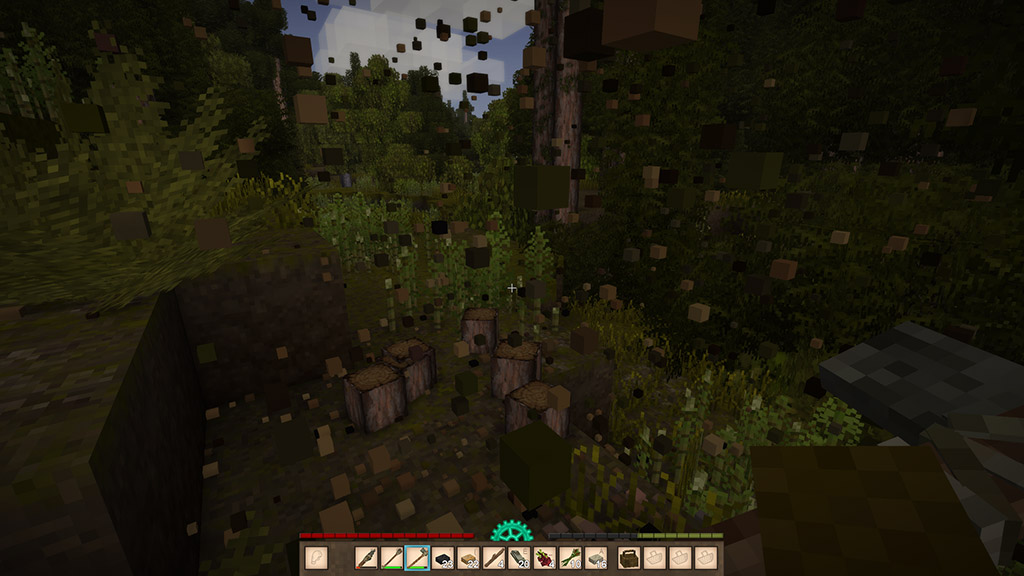1024x576 pixels.
Task: Select the grey stones stack of 16
Action: (596, 558)
